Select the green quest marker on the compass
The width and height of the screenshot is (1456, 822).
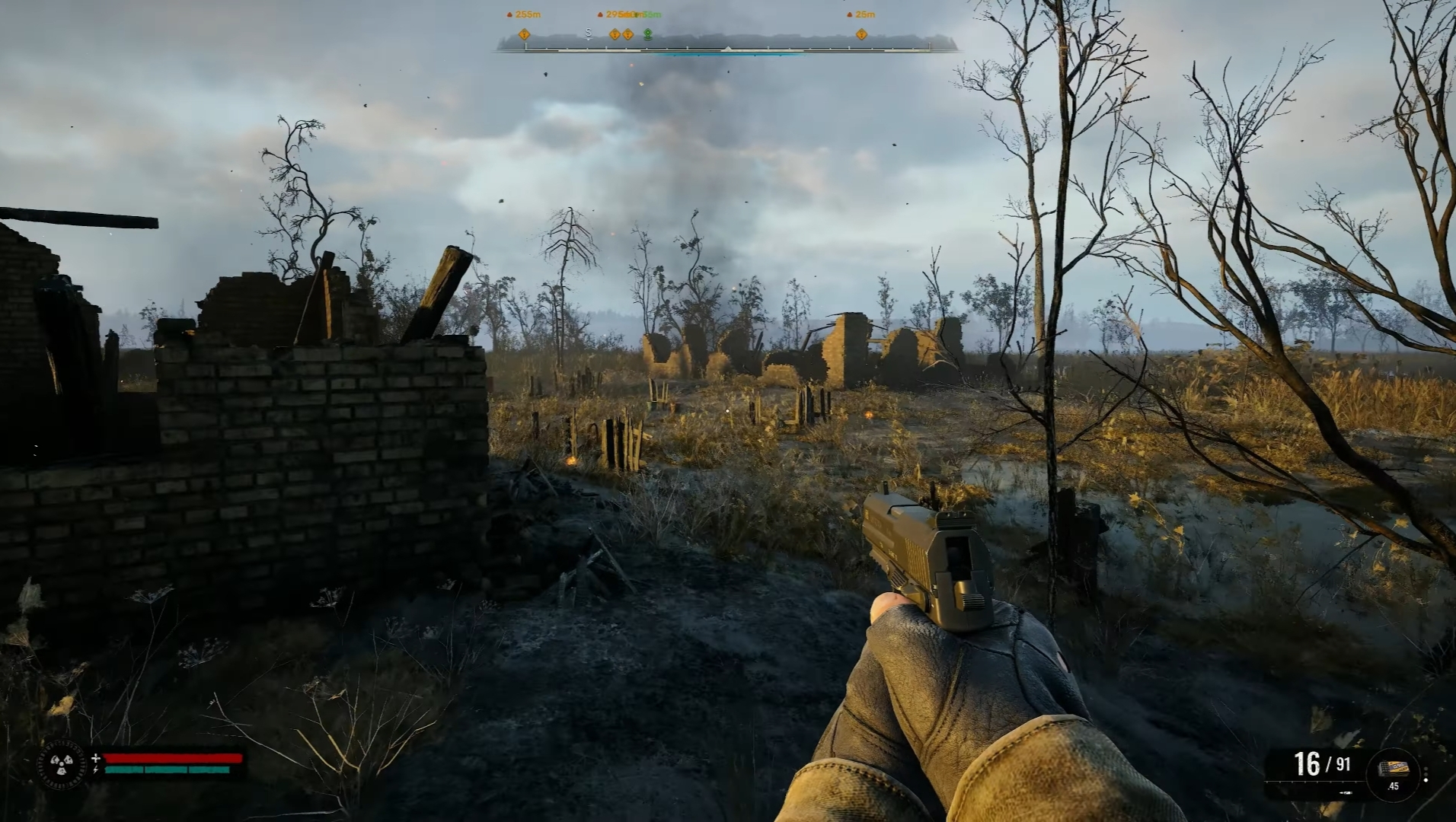(648, 34)
